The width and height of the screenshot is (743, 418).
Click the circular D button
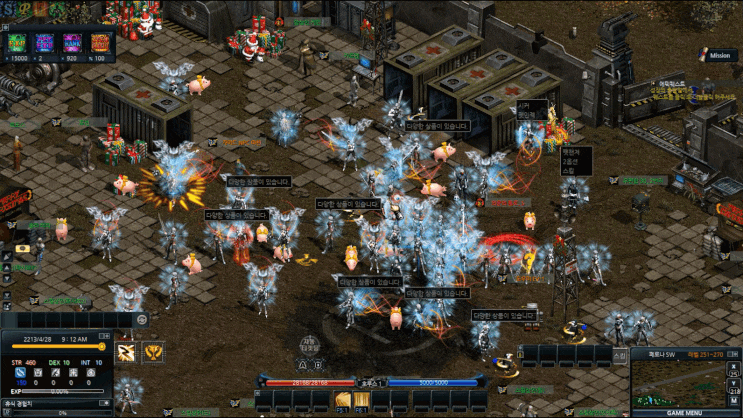pos(318,364)
